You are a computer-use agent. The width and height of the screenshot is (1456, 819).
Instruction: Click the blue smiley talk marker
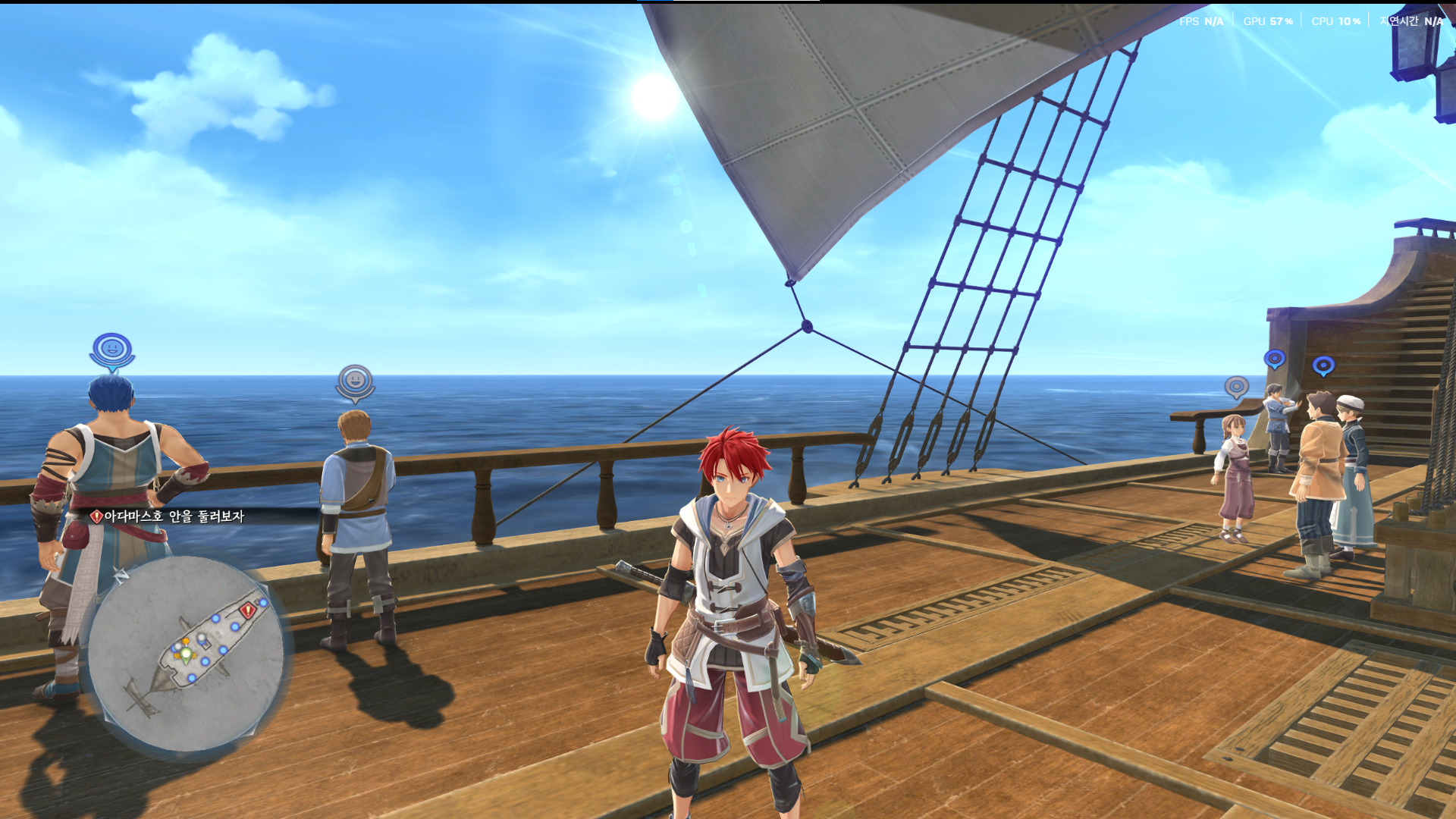(x=112, y=350)
